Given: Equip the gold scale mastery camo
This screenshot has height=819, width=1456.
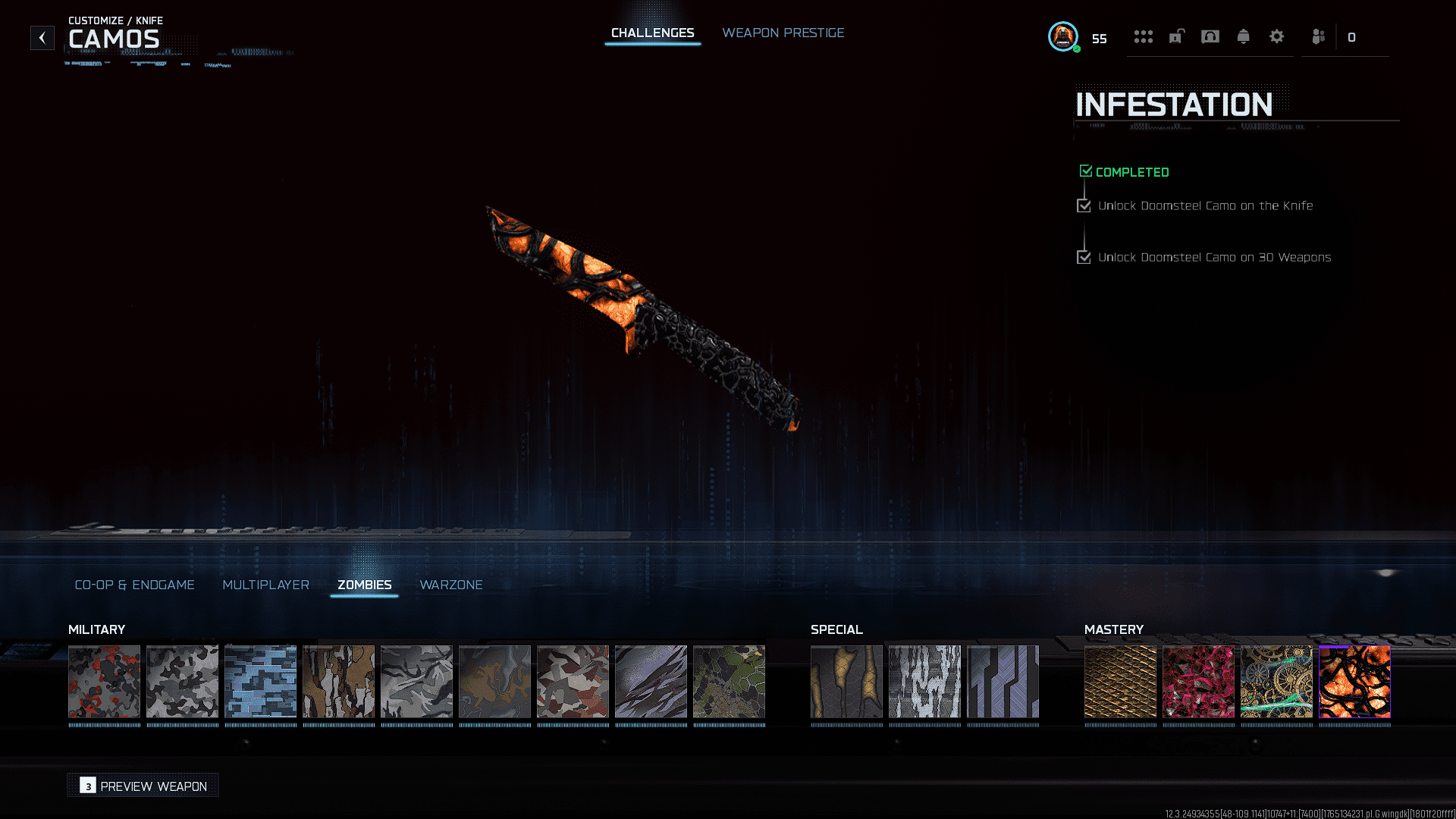Looking at the screenshot, I should (x=1120, y=681).
